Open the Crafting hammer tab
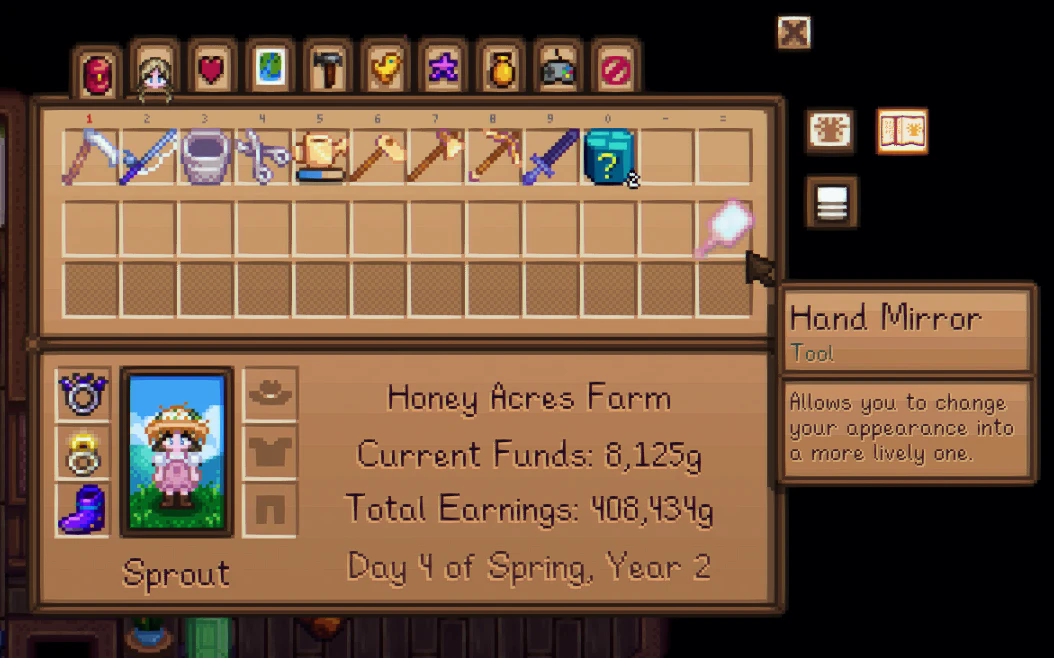1054x658 pixels. pos(326,70)
